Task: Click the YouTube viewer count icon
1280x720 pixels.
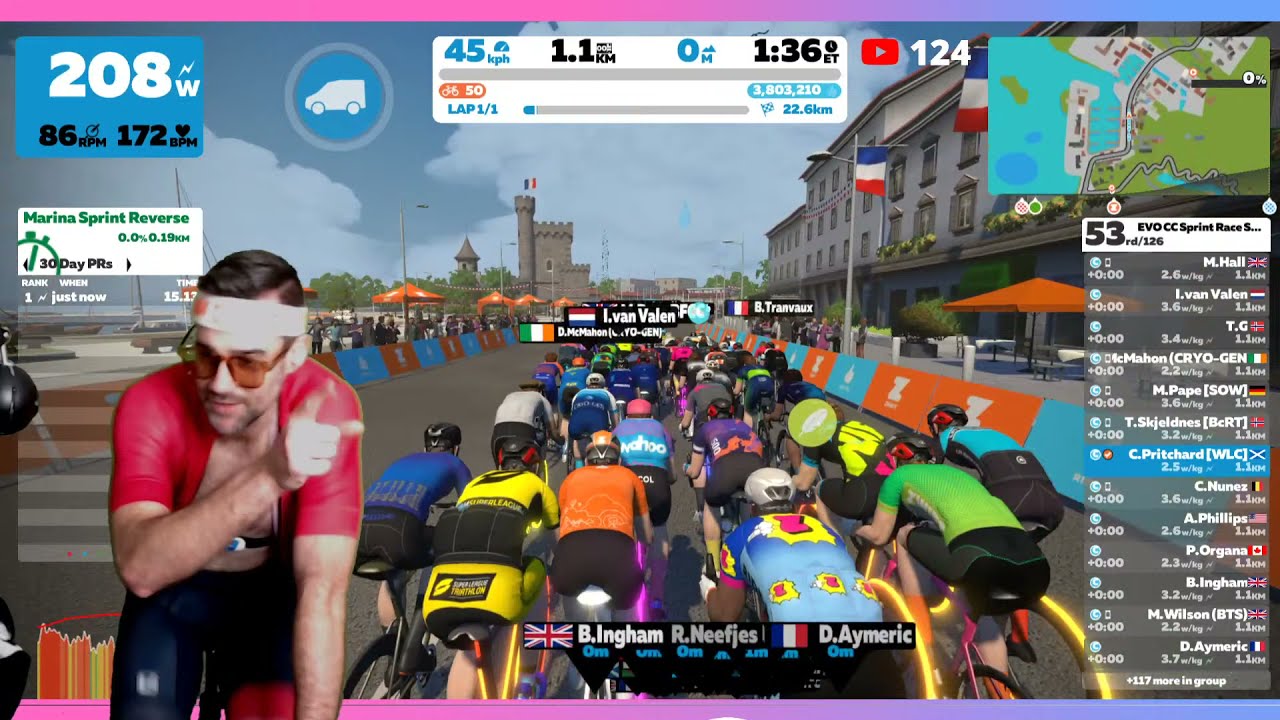Action: click(879, 52)
